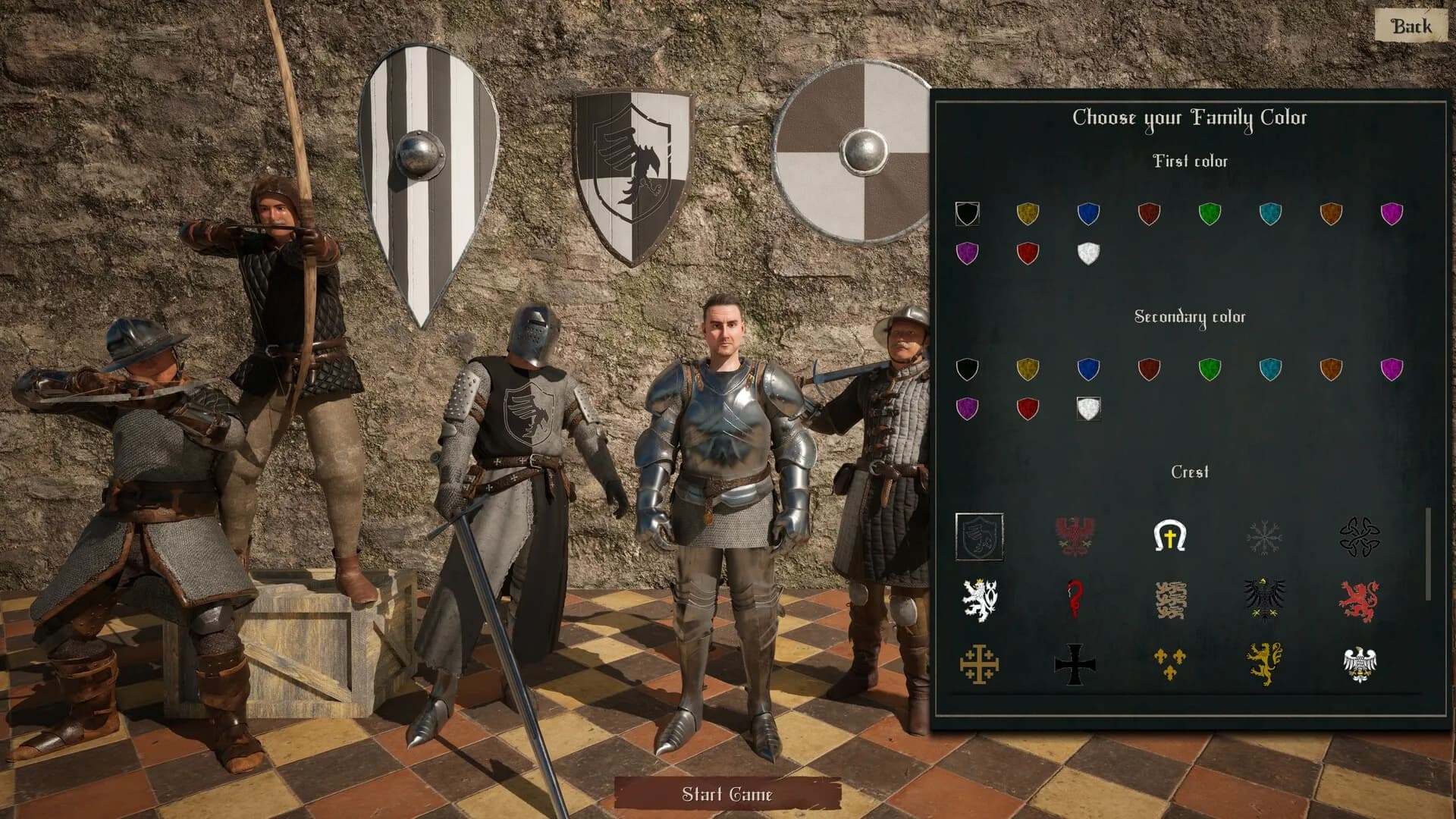Choose the white eagle crest
The height and width of the screenshot is (819, 1456).
pos(1359,664)
